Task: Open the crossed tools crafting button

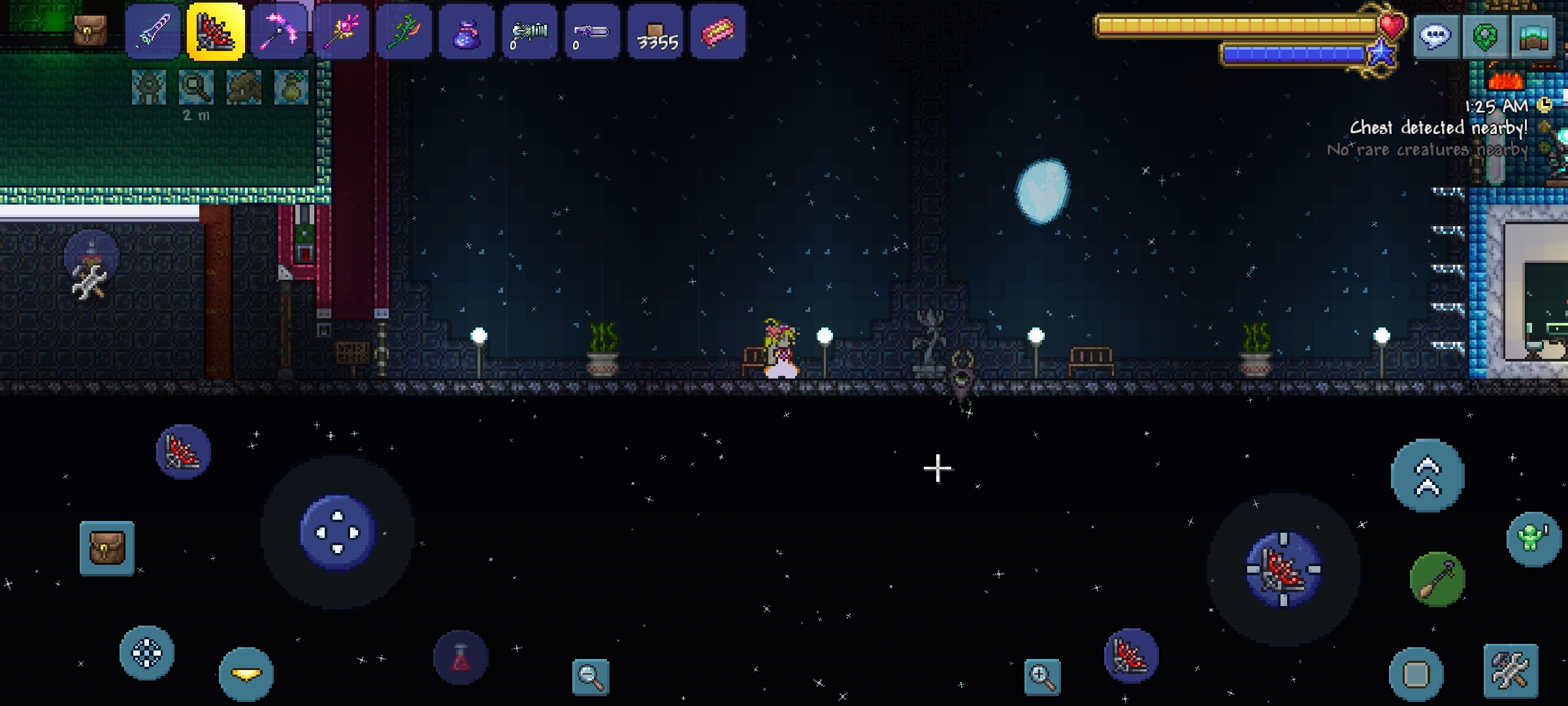Action: (1511, 671)
